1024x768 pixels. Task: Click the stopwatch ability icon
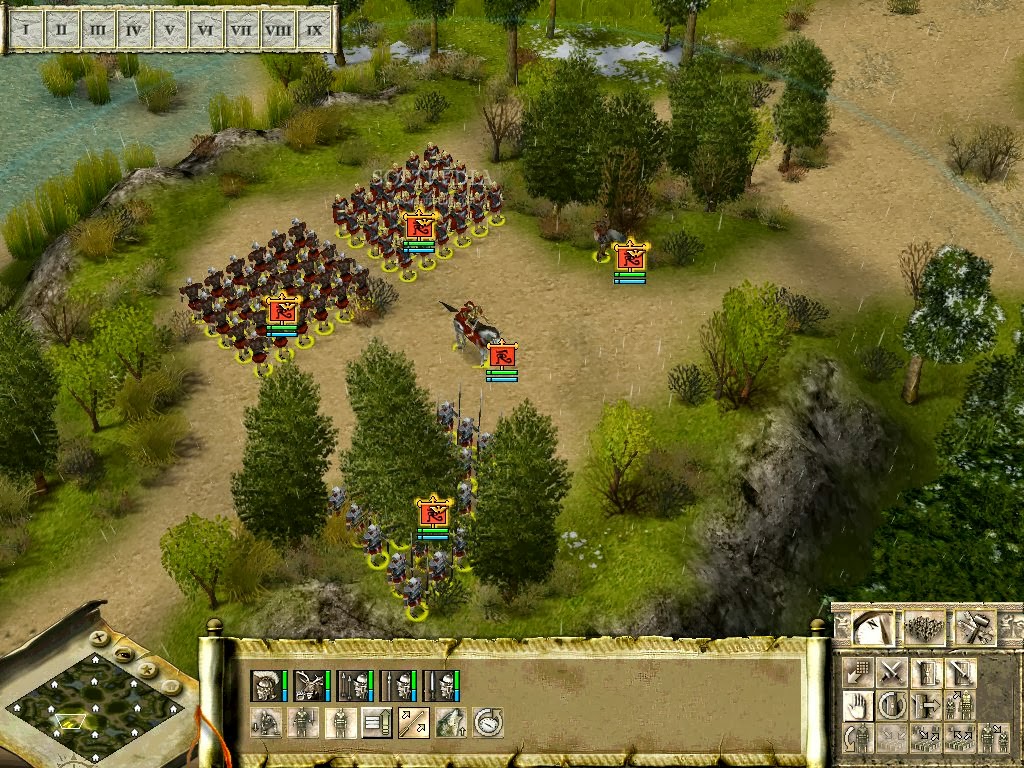click(487, 722)
